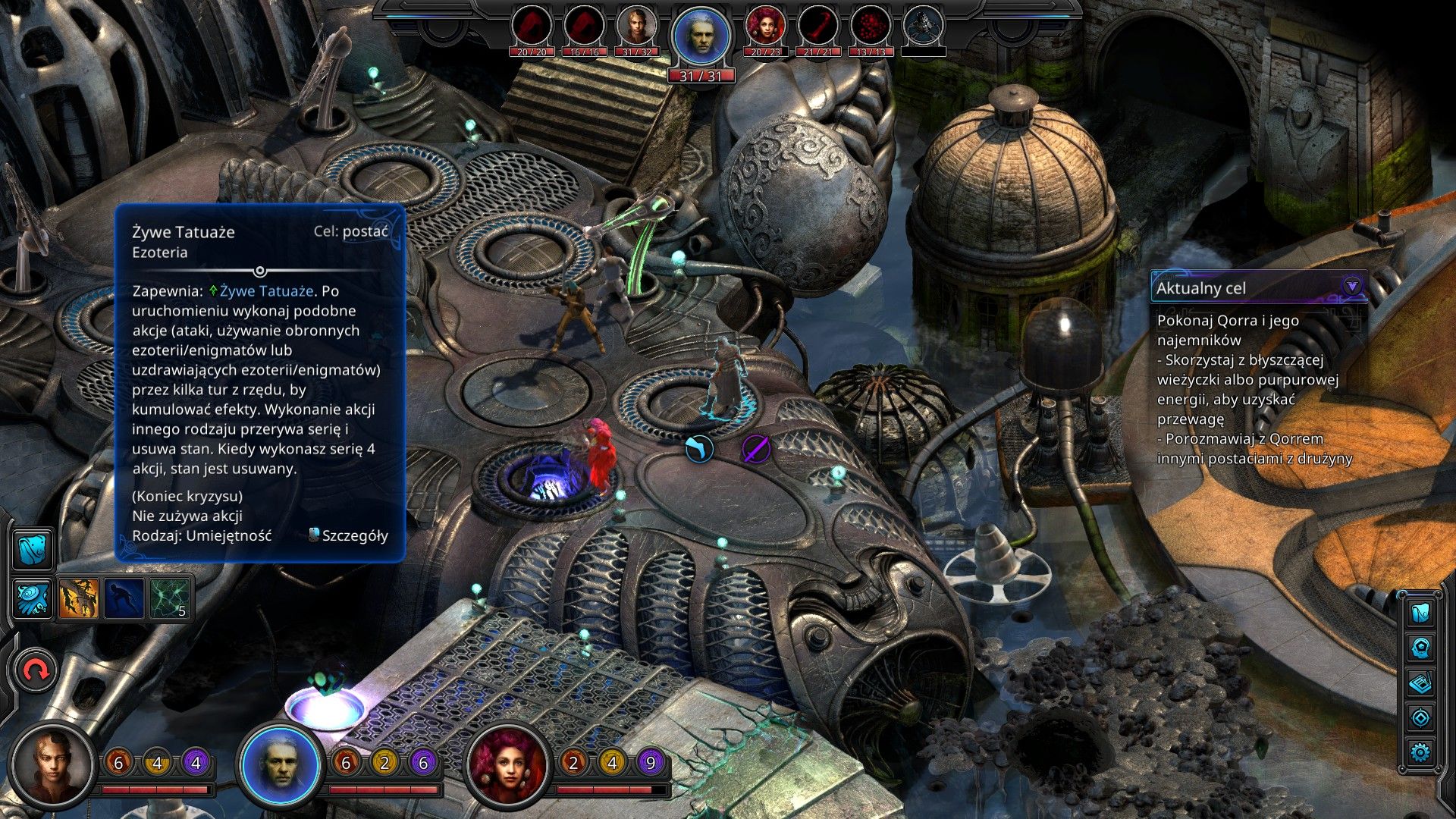Click the young man's turn order portrait
The height and width of the screenshot is (819, 1456).
(x=636, y=27)
